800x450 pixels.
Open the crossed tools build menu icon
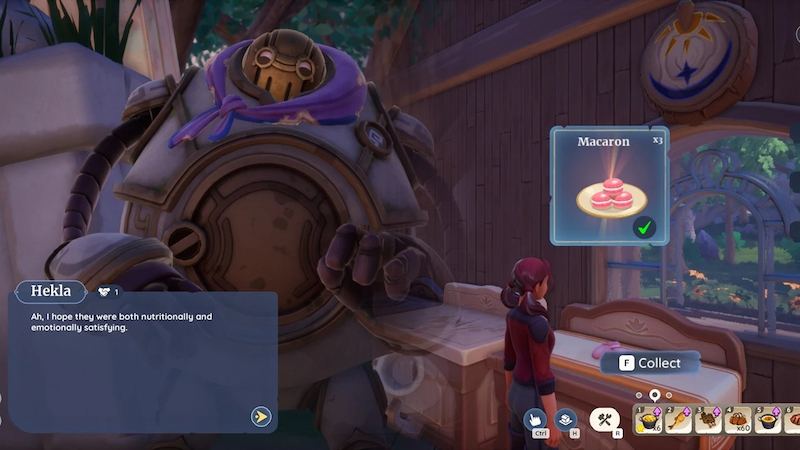point(604,420)
